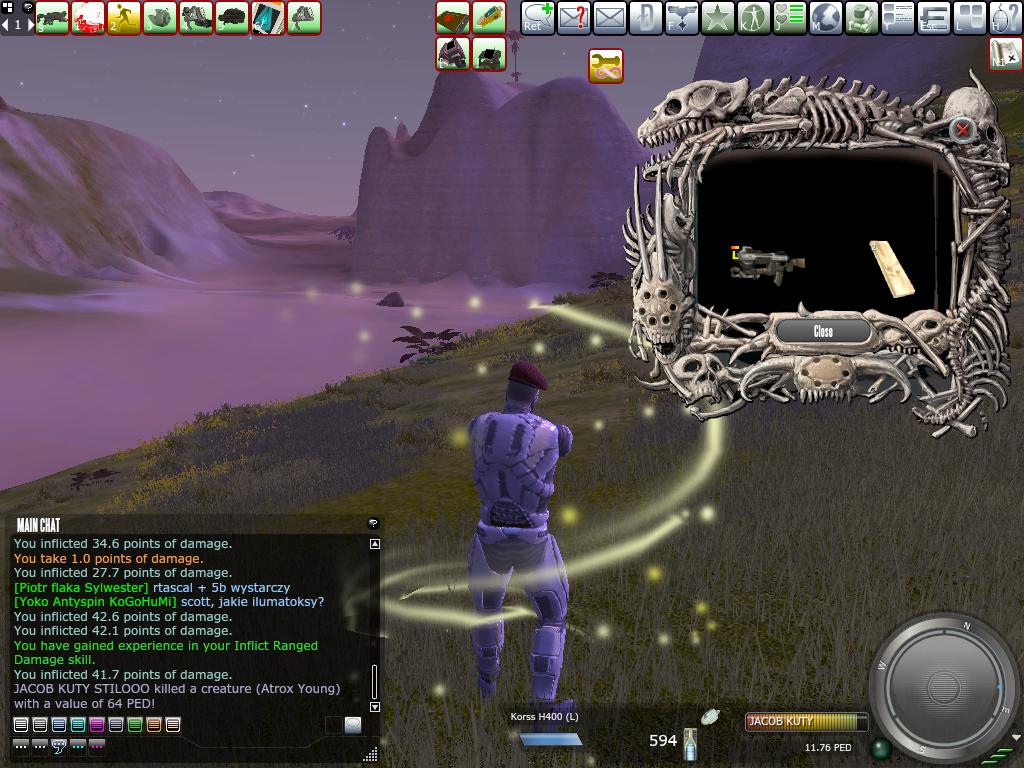Select the green chat channel filter
Screen dimensions: 1024x768
tap(135, 725)
